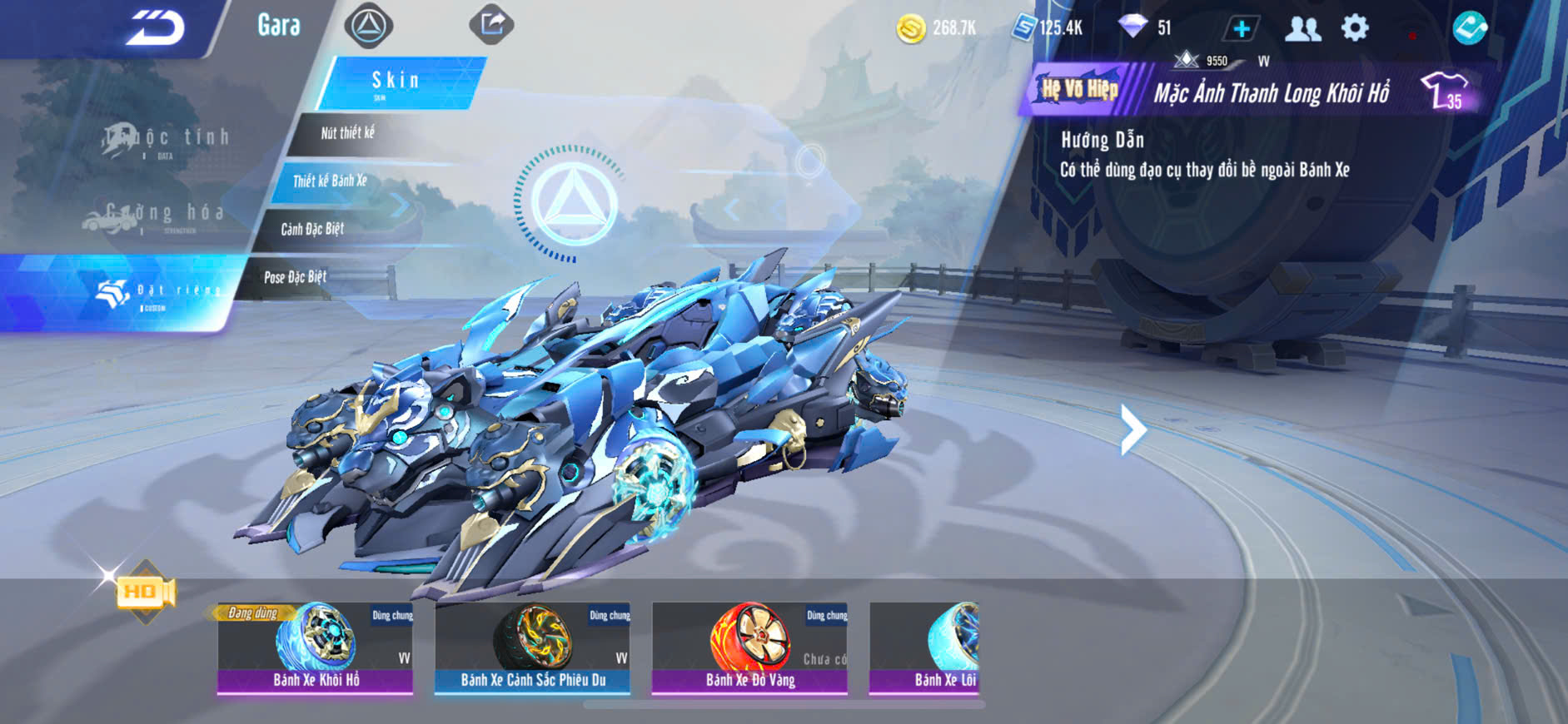Image resolution: width=1568 pixels, height=724 pixels.
Task: Tap the share arrow icon
Action: point(491,24)
